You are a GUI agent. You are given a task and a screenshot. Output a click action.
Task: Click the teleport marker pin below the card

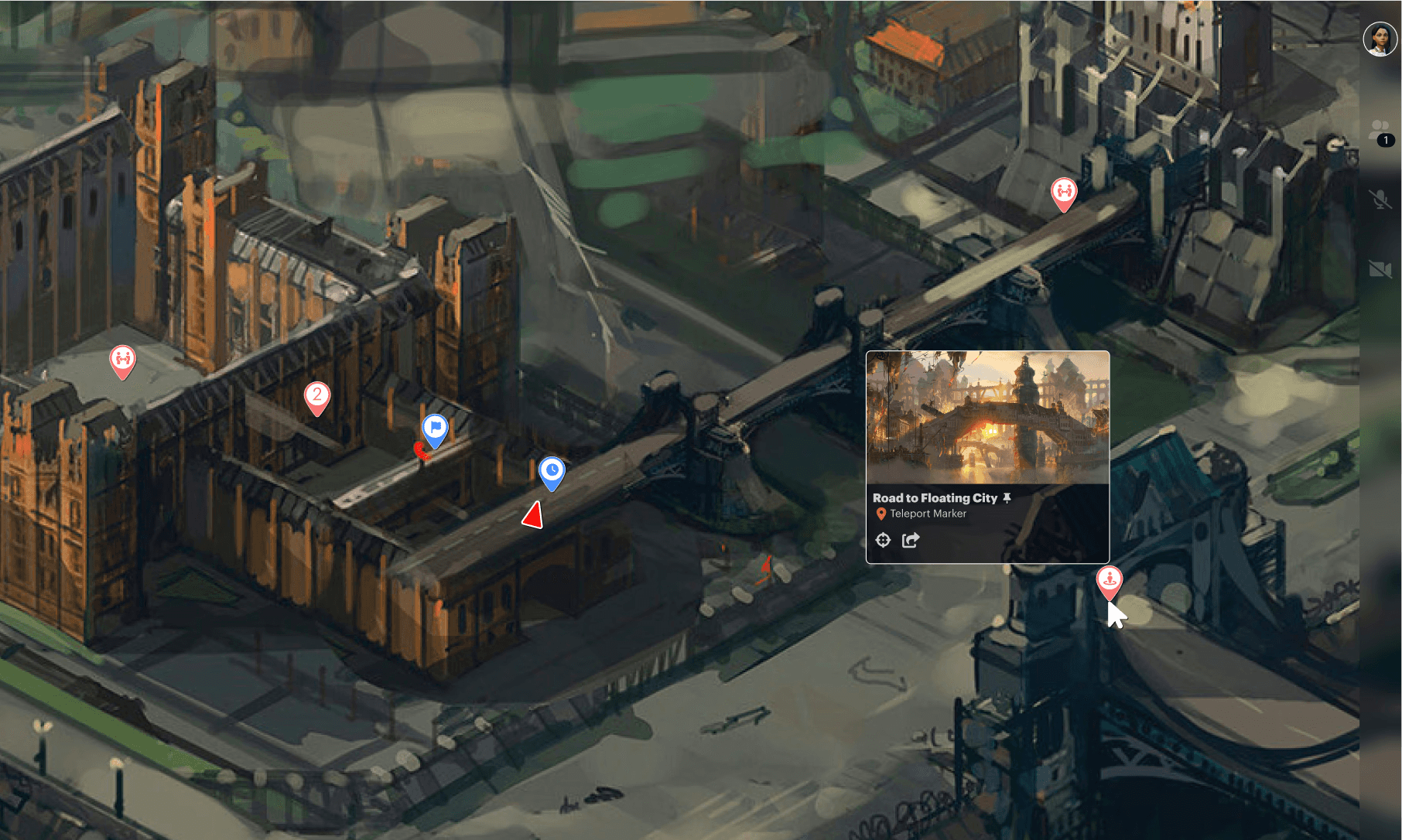(x=1110, y=580)
